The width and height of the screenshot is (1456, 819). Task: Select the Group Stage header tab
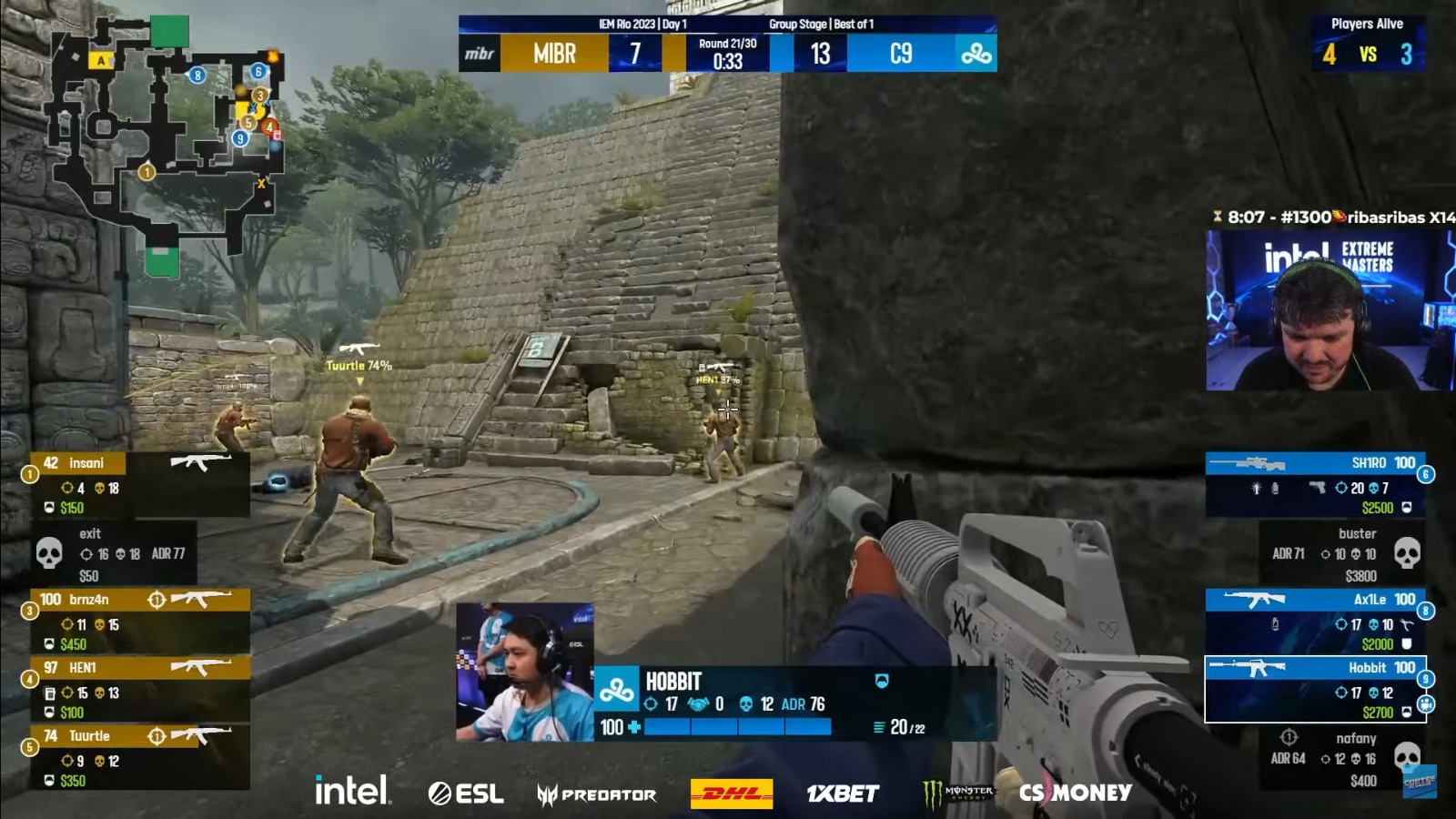799,24
